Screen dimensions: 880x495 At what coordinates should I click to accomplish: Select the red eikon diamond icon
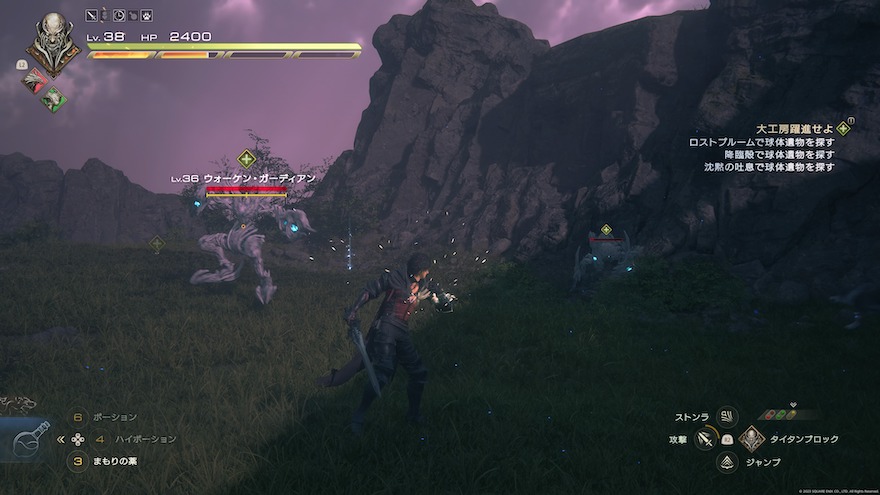(x=37, y=81)
